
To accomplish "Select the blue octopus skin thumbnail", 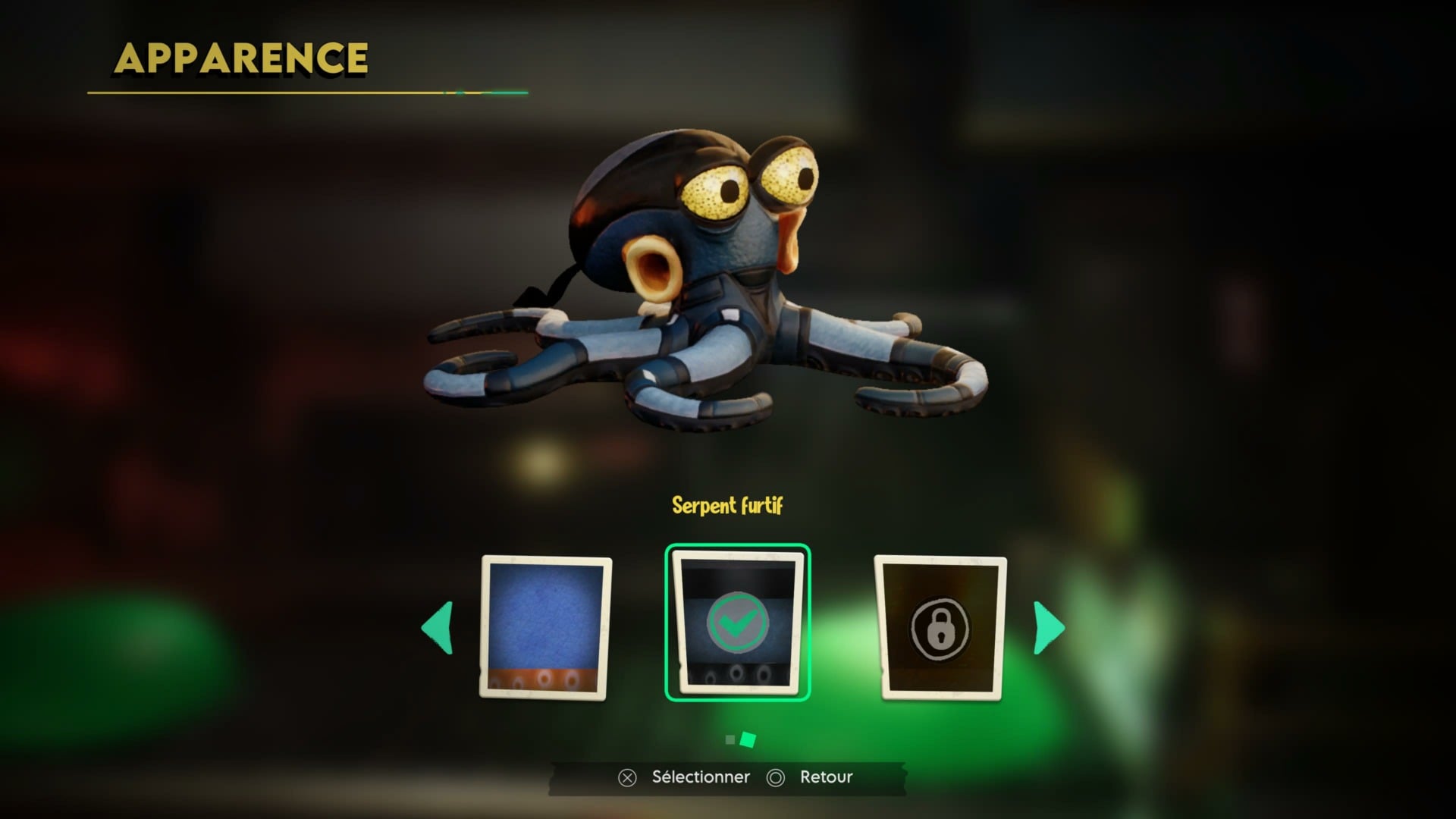I will coord(545,627).
